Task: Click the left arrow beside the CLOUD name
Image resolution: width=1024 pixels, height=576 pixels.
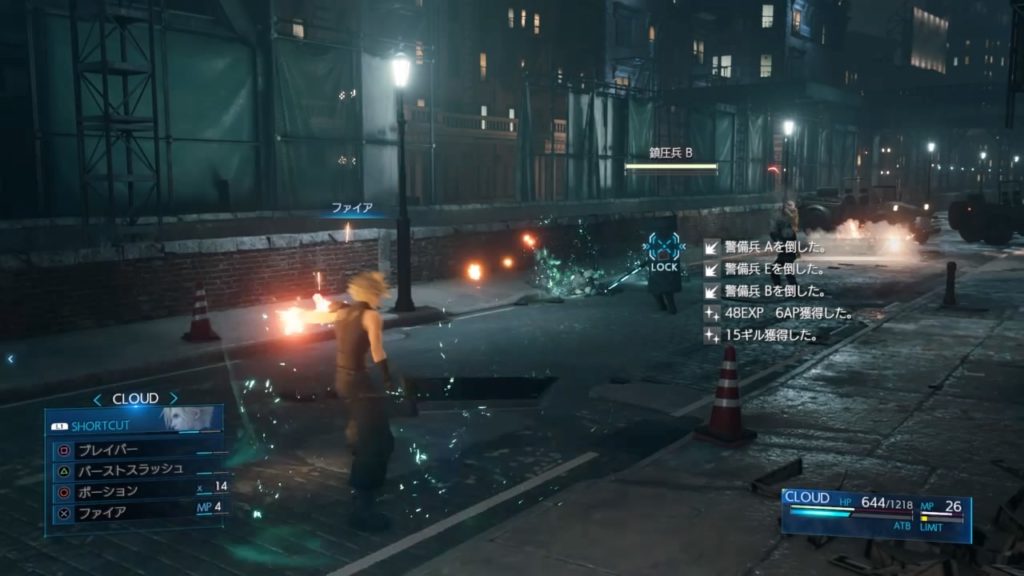Action: 98,399
